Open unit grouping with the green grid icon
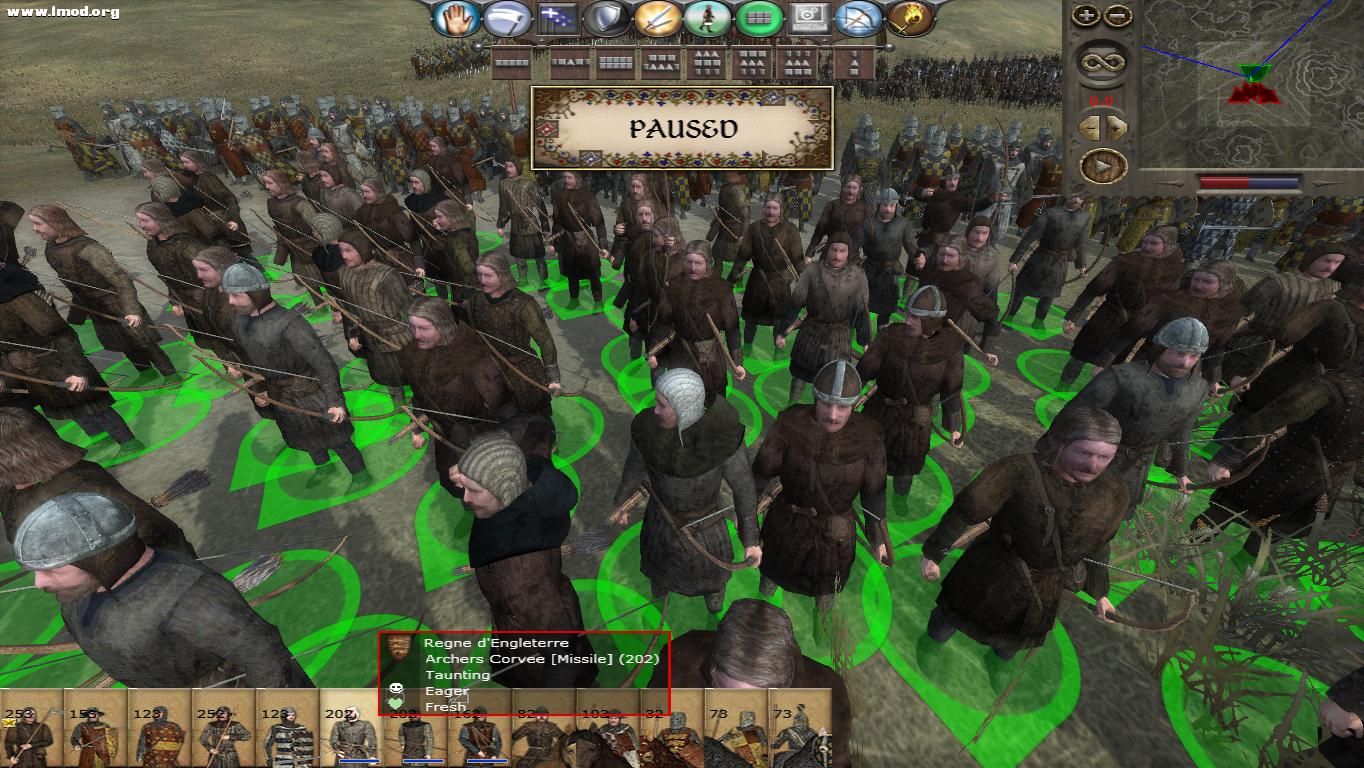Screen dimensions: 1364x768 tap(760, 20)
